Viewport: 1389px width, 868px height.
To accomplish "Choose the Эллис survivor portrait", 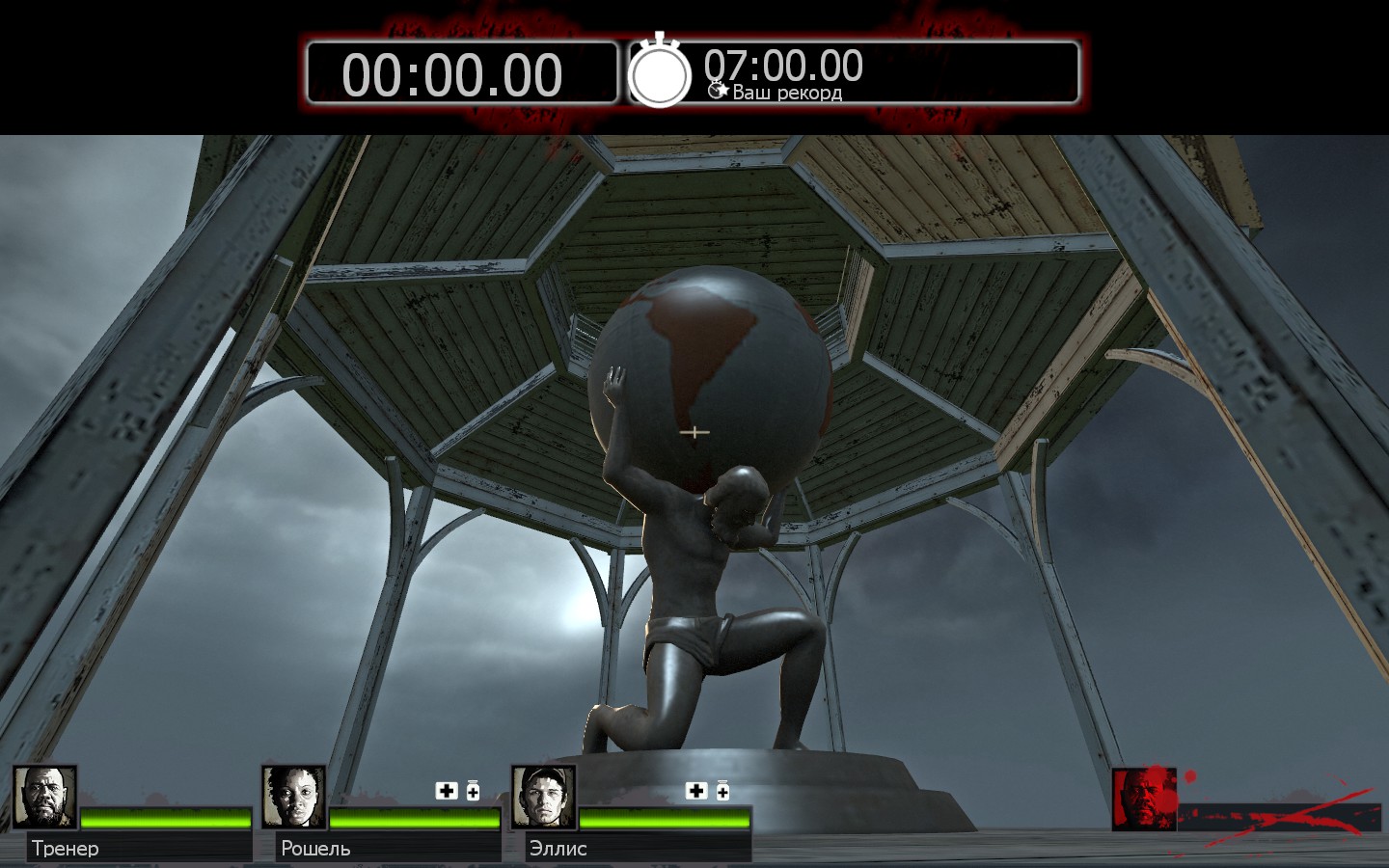I will (543, 797).
